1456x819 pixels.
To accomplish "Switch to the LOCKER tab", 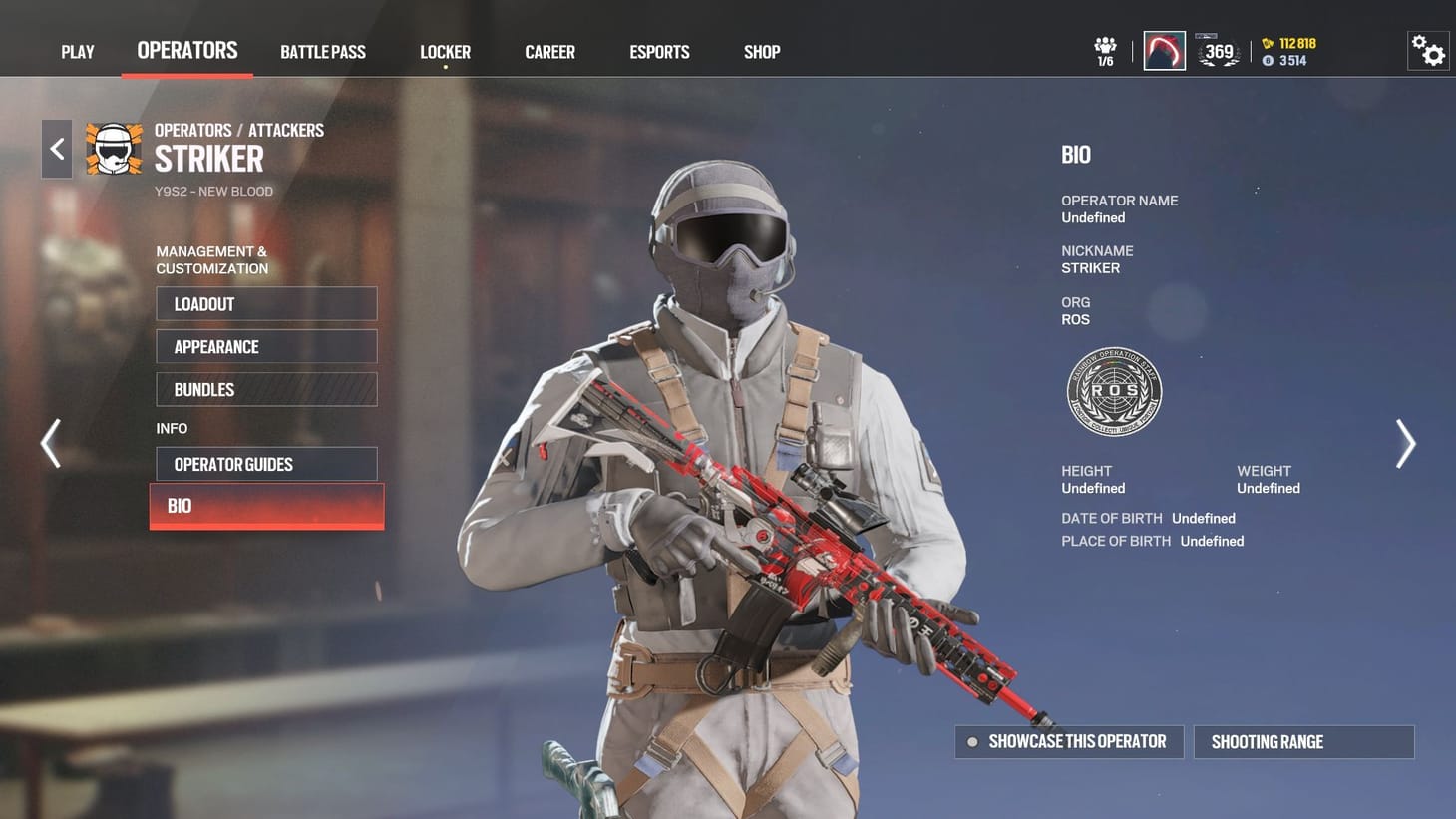I will (x=445, y=51).
